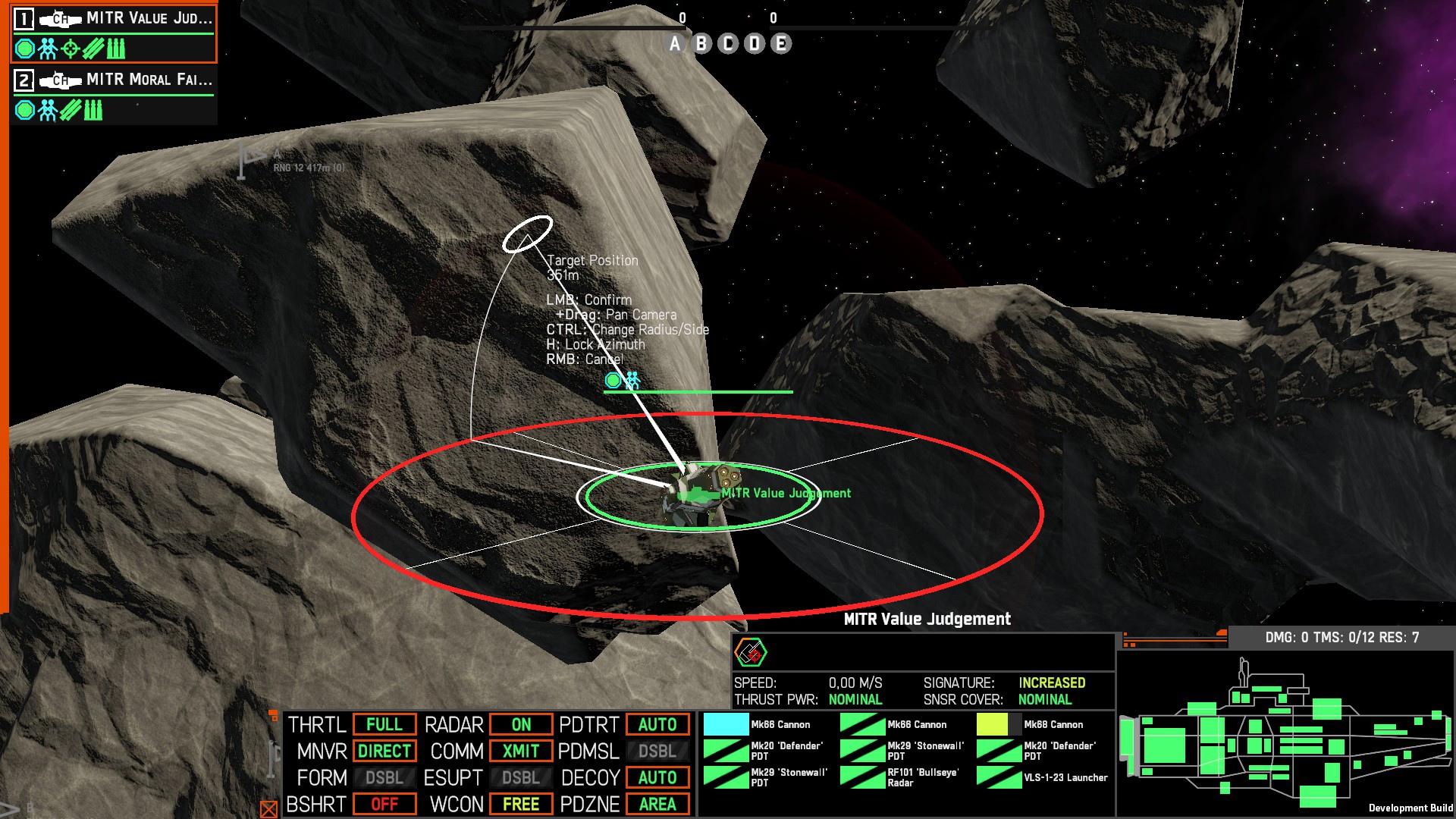
Task: Toggle weapons control FREE button
Action: [x=521, y=804]
